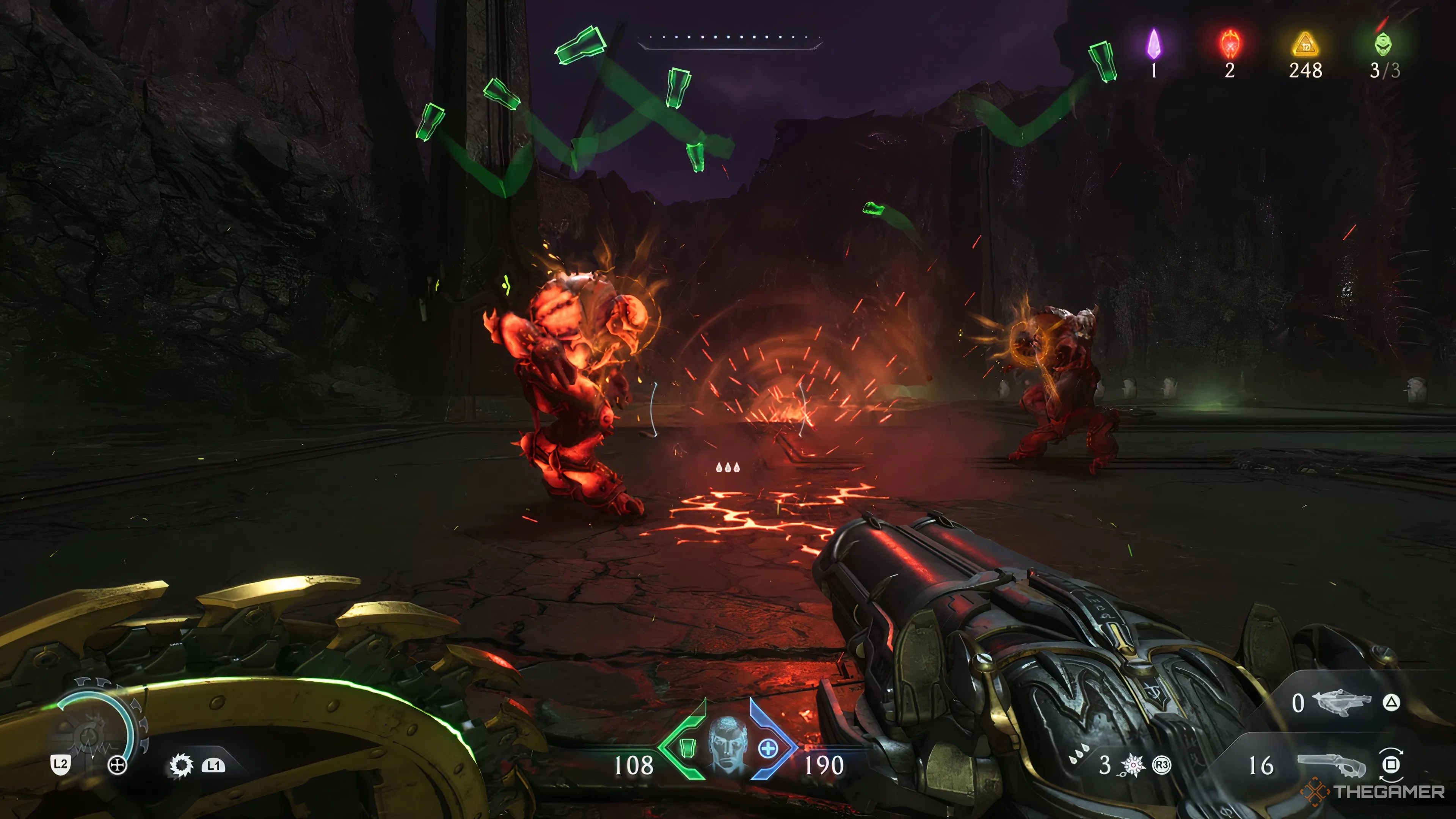Select the flail melee charge icon
The image size is (1456, 819).
(1133, 765)
